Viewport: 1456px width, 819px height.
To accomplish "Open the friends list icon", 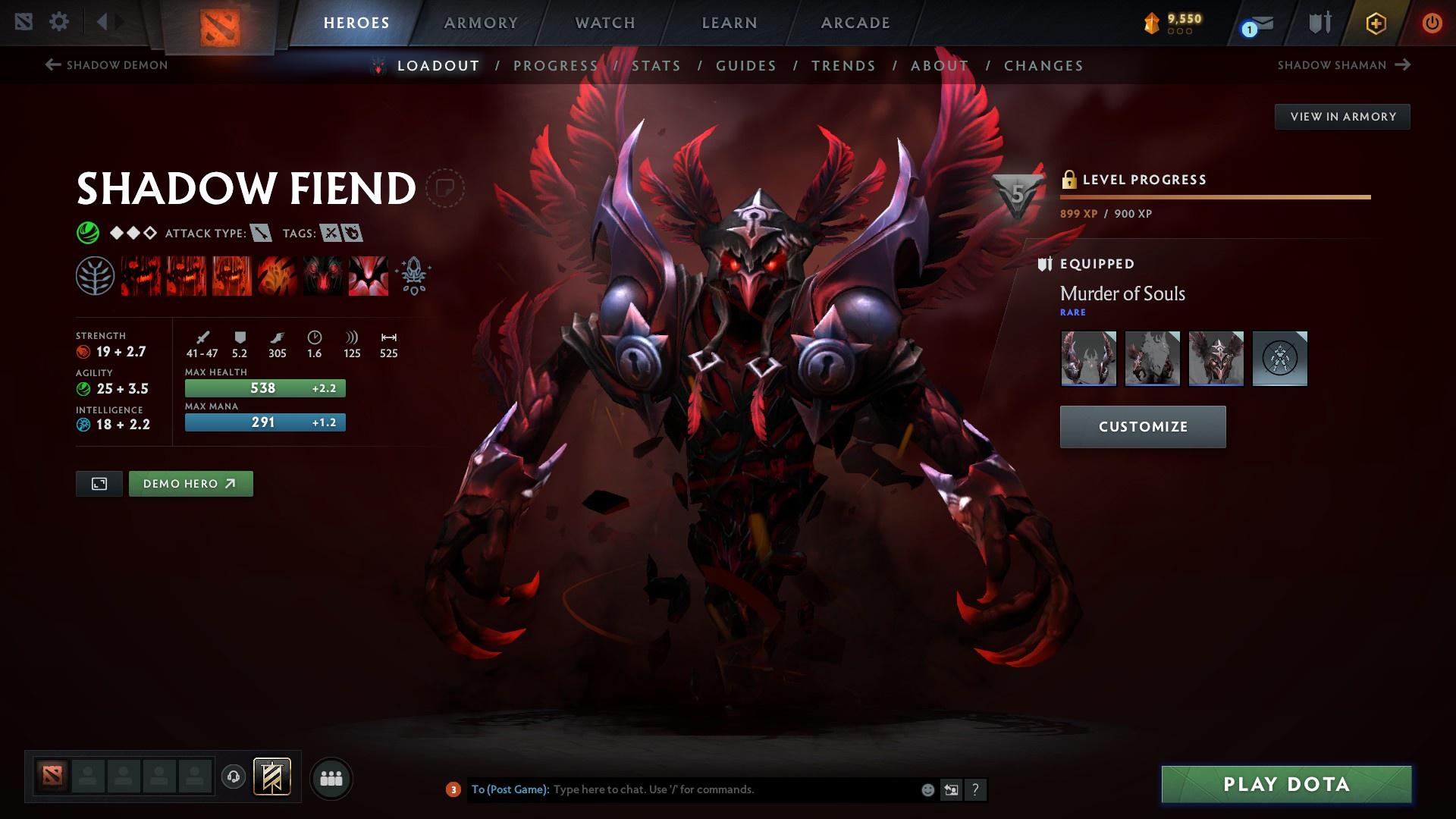I will click(331, 777).
